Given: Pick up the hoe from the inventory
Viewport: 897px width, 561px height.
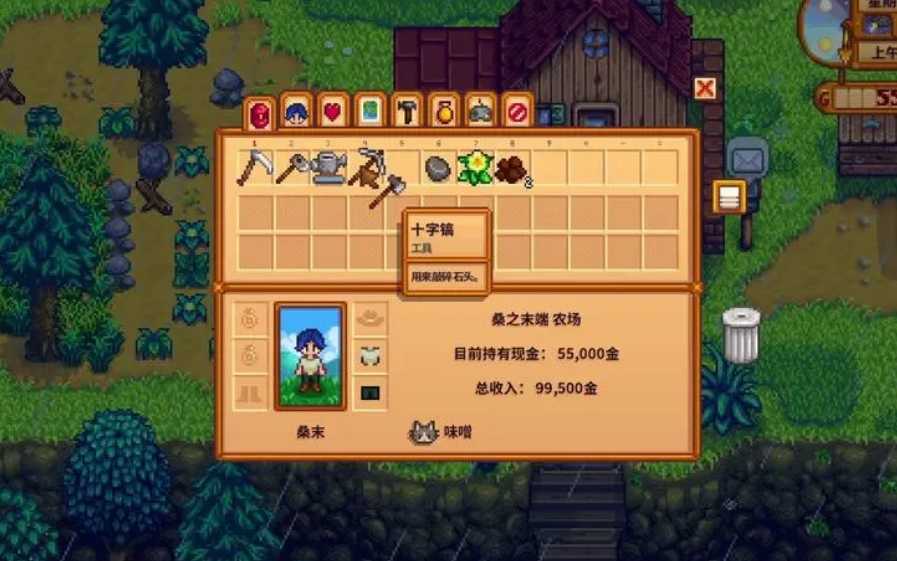Looking at the screenshot, I should pos(291,169).
